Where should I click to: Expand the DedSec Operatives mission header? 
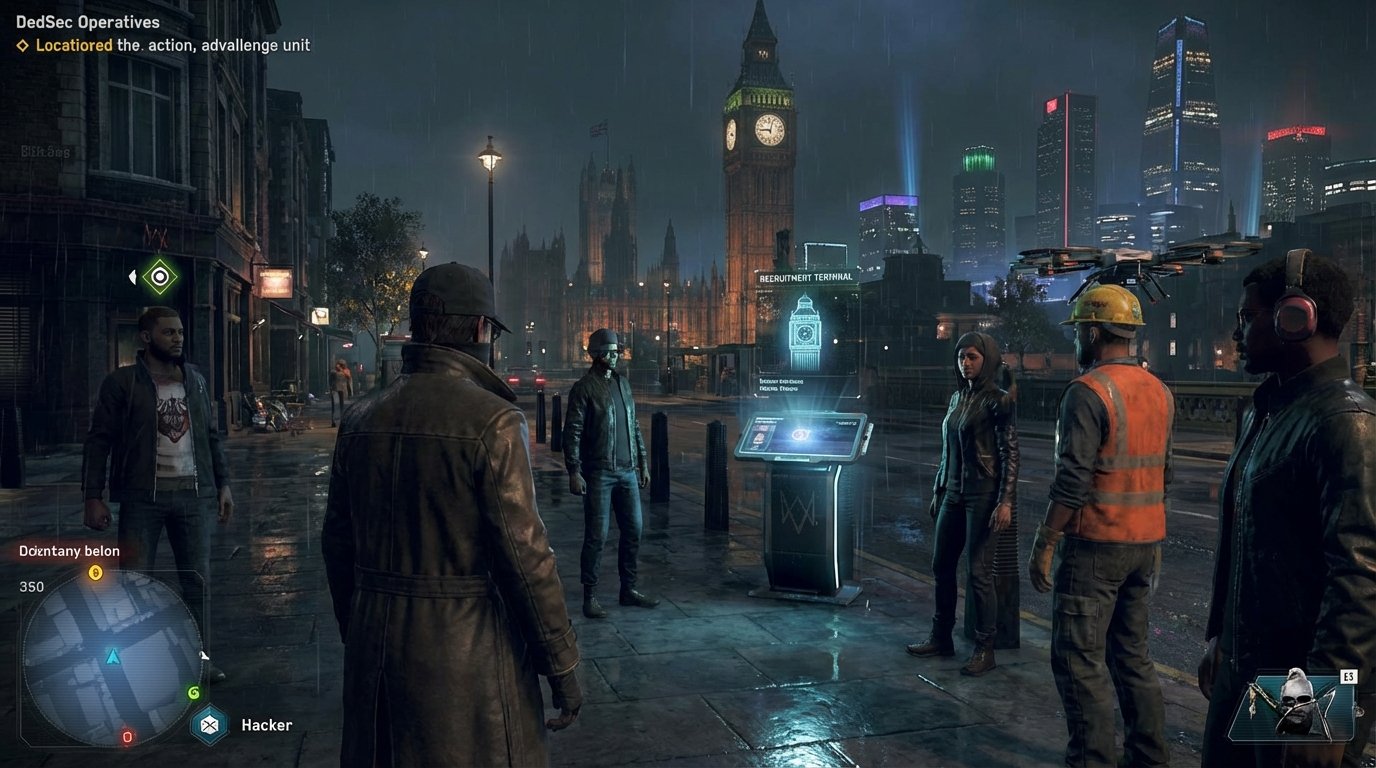pos(88,21)
